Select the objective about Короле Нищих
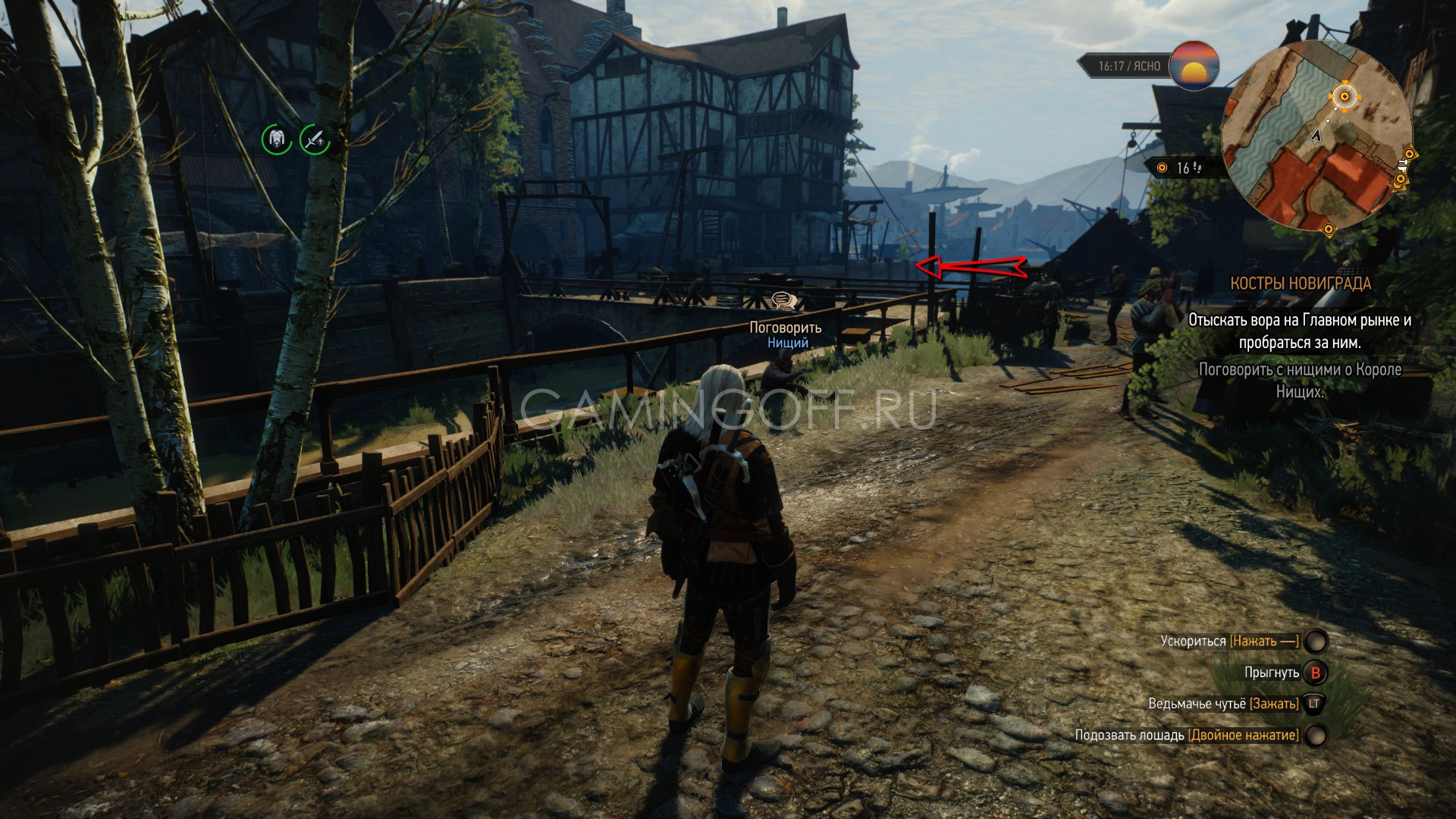 point(1300,381)
